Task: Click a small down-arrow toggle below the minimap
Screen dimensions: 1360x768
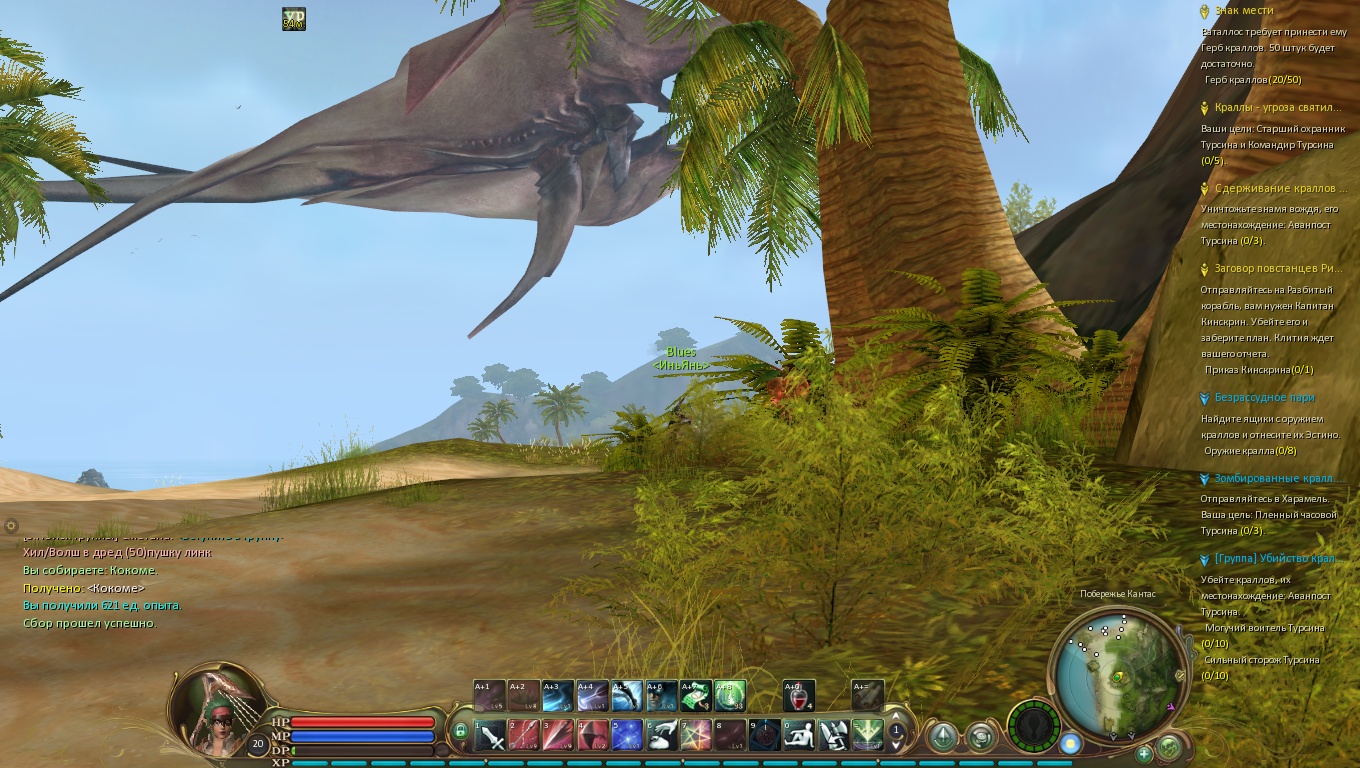Action: [x=1113, y=737]
